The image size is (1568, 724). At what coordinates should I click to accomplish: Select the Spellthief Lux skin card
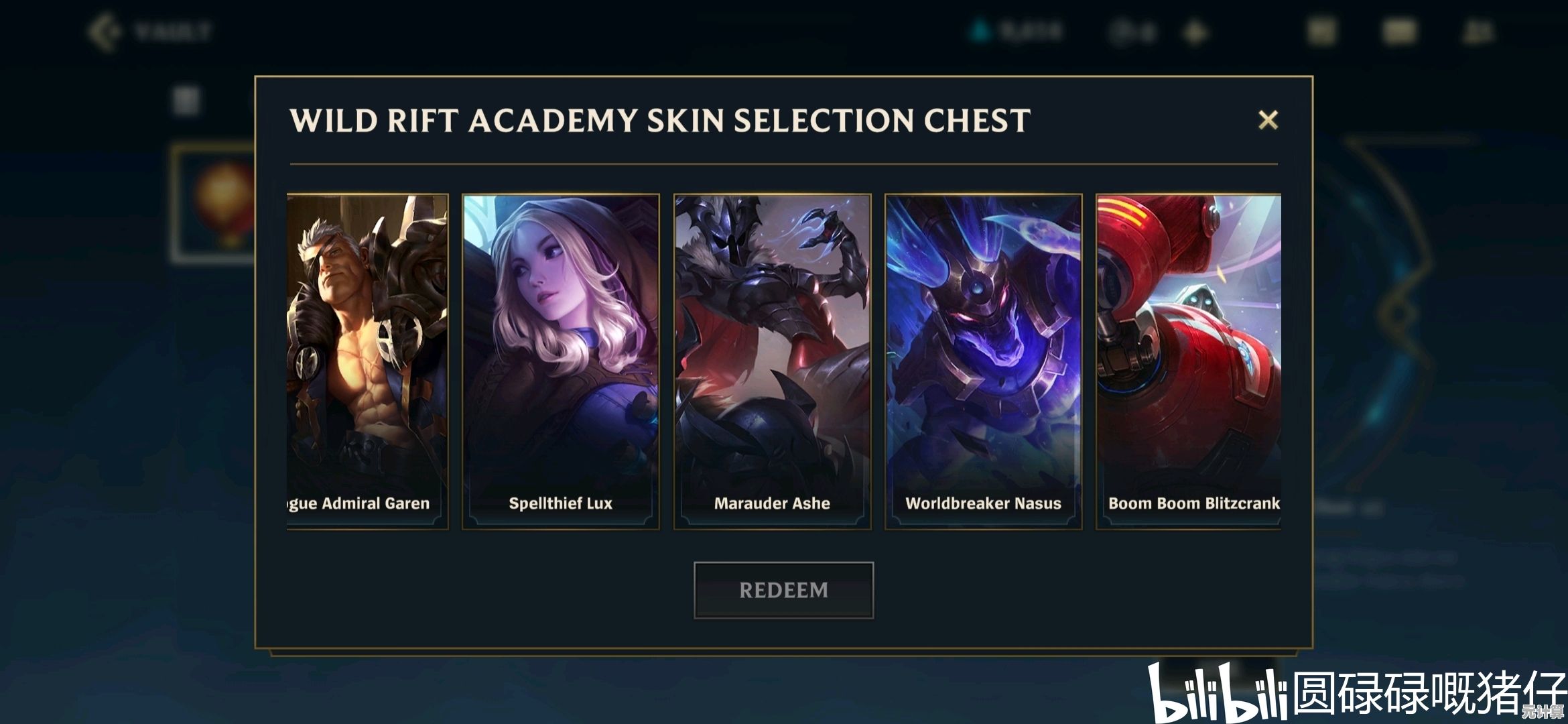560,362
